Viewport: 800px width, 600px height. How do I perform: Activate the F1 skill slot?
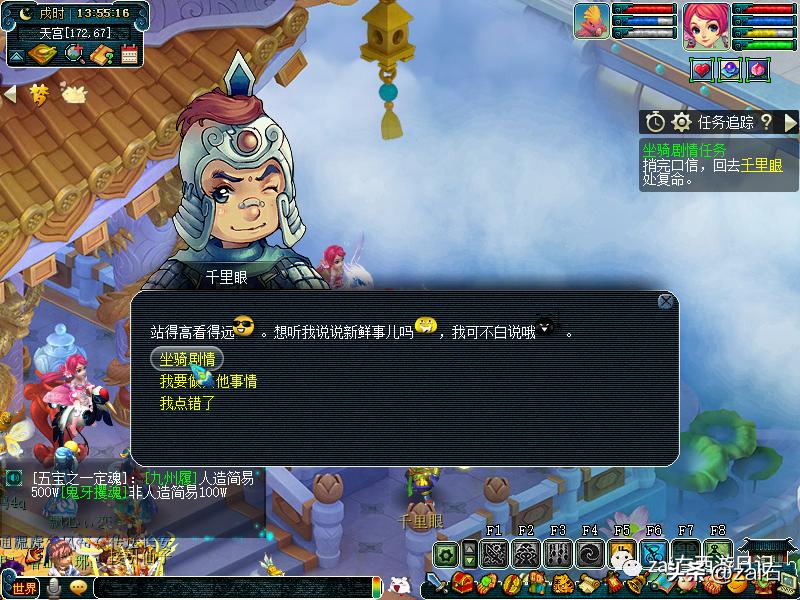(x=493, y=553)
